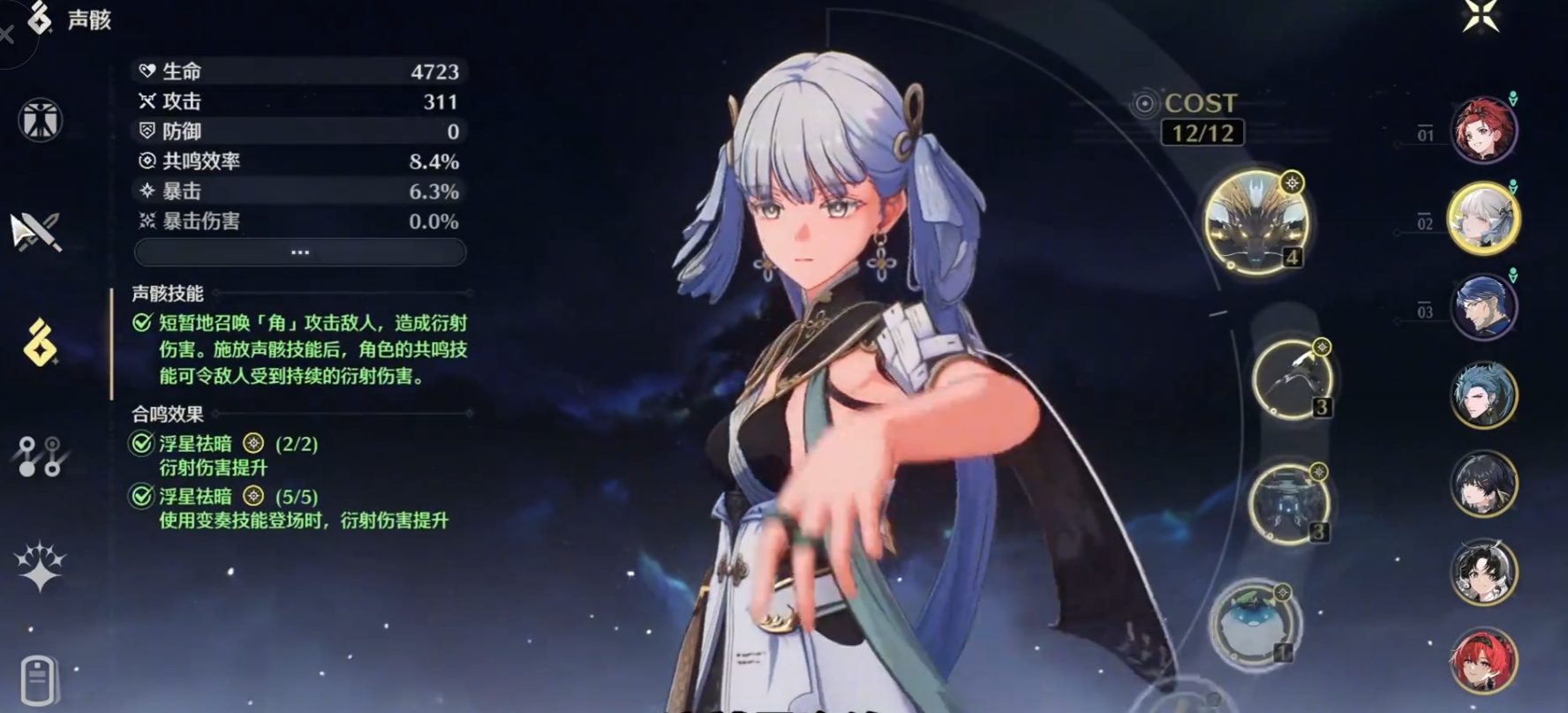1568x713 pixels.
Task: Switch to the weapon tab with crossed swords
Action: (36, 231)
